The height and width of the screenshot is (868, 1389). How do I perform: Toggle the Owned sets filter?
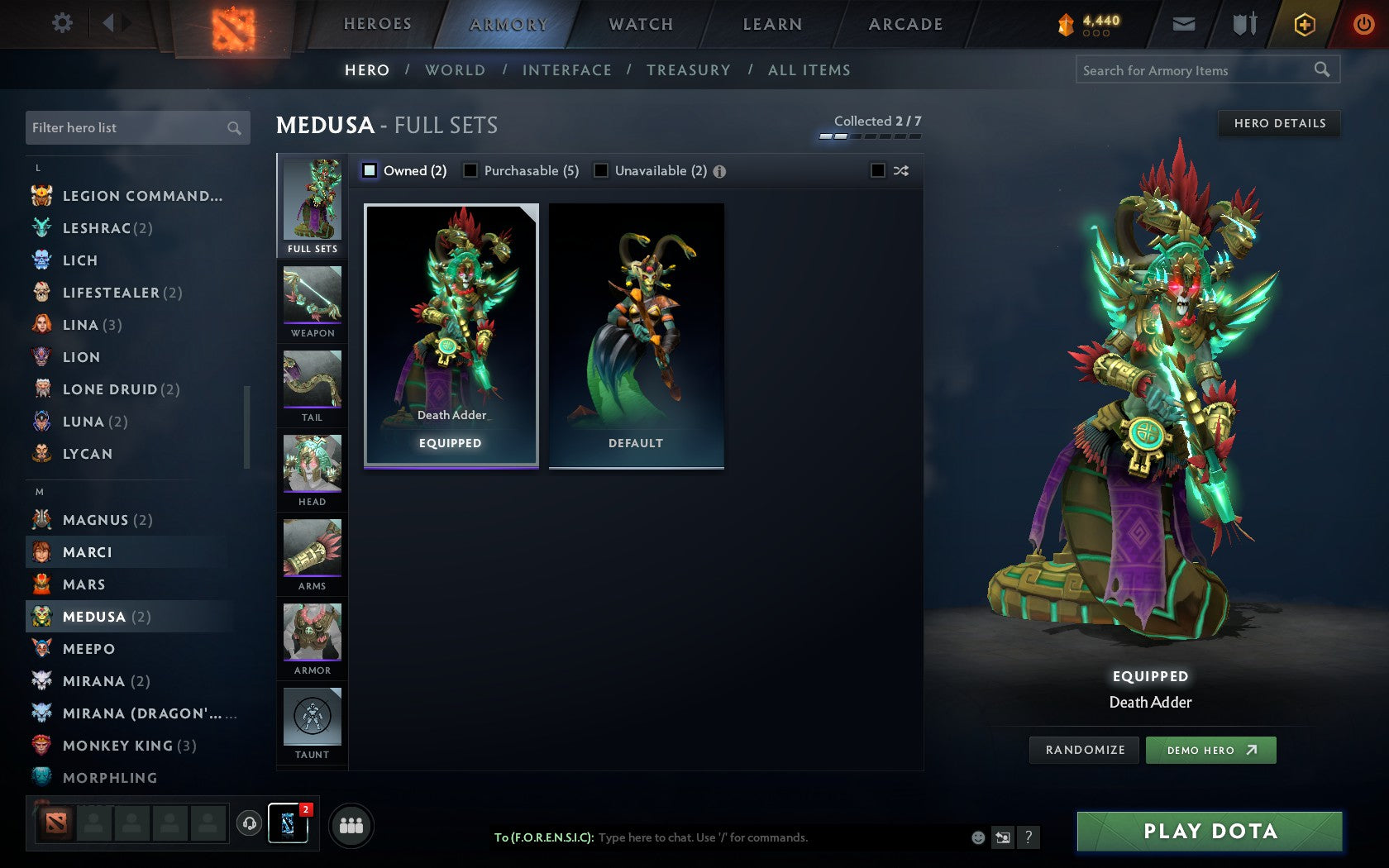click(x=368, y=170)
